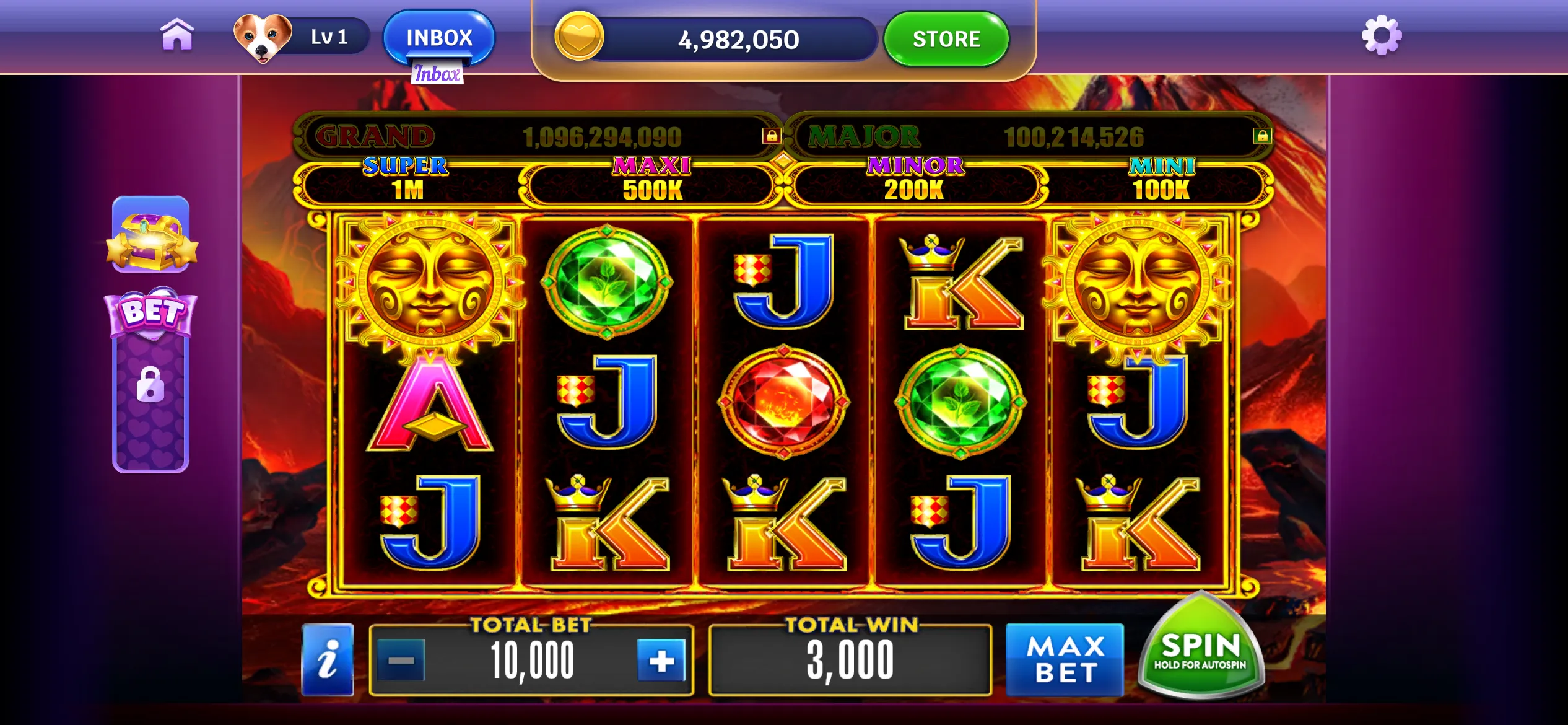Open the dog avatar player profile
Viewport: 1568px width, 725px height.
[x=263, y=37]
